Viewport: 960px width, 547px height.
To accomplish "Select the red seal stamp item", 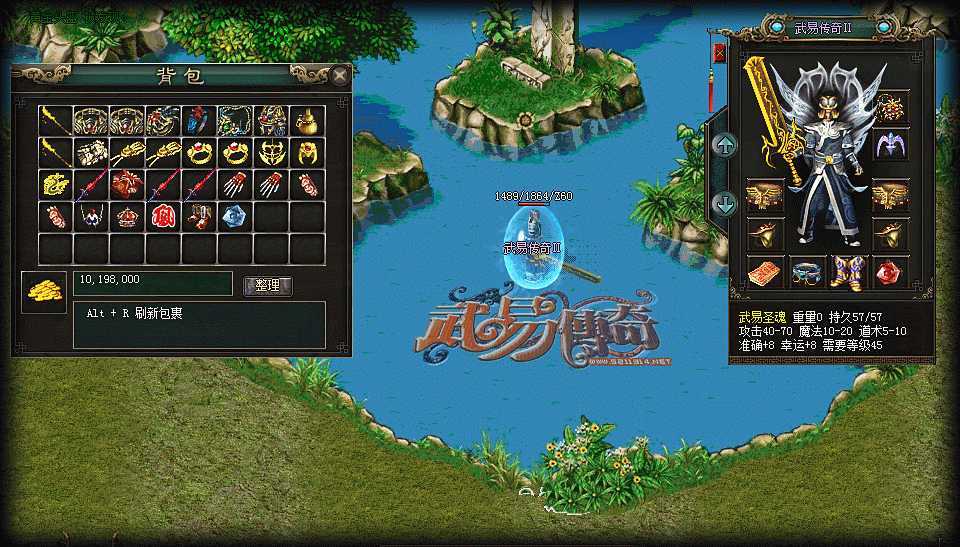I will point(163,216).
